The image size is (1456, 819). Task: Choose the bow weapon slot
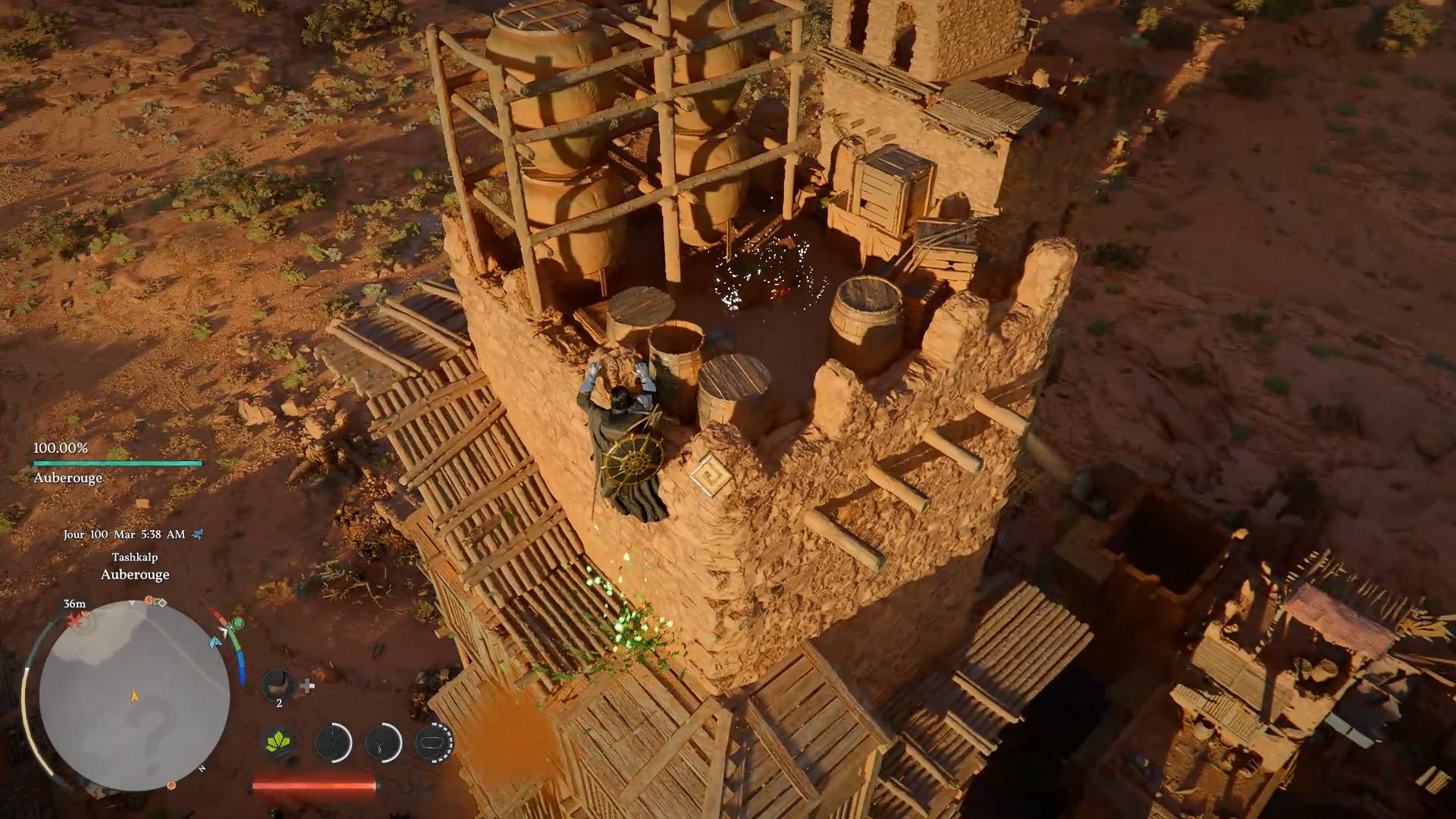(383, 742)
